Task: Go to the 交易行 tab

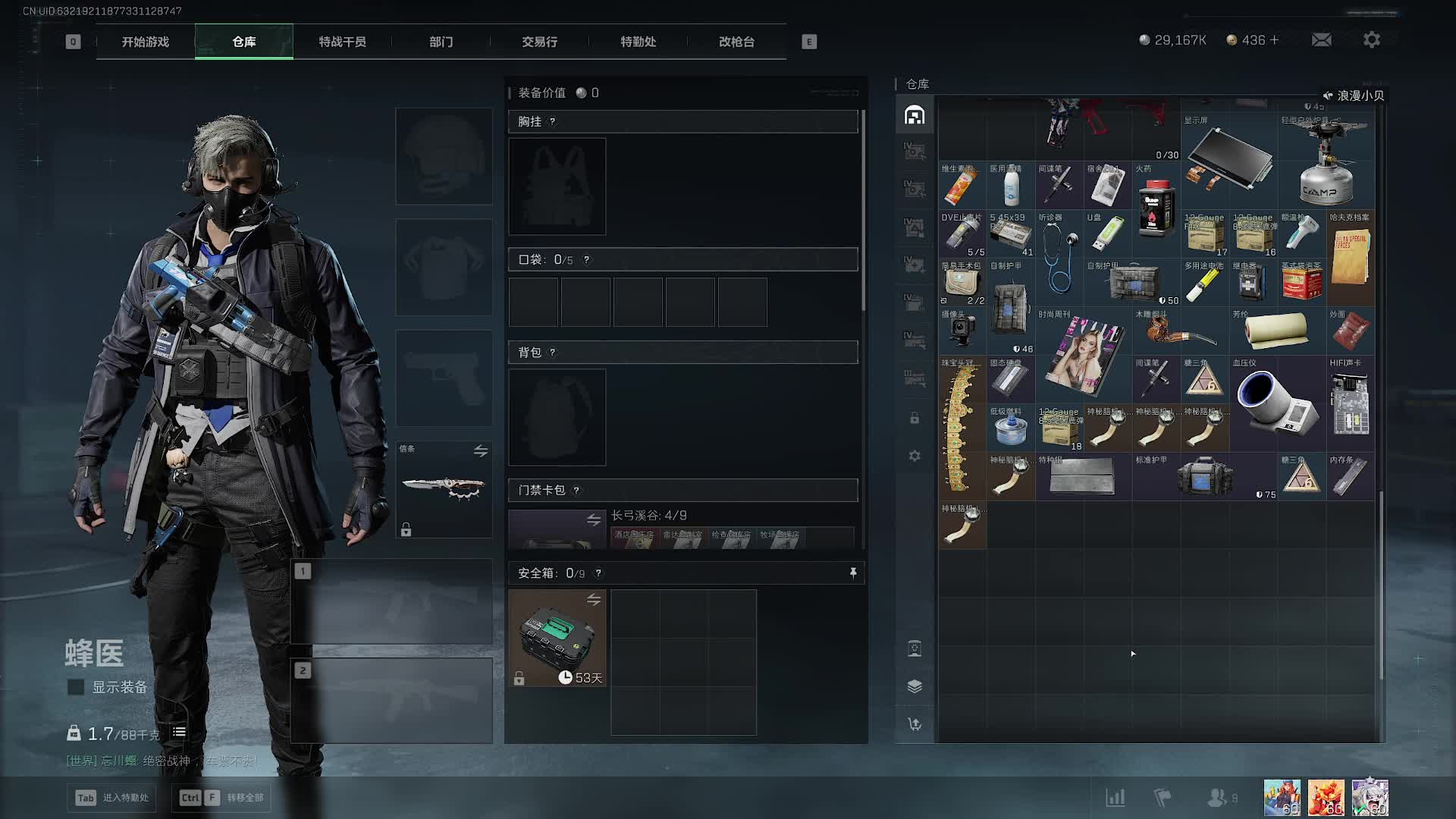Action: pyautogui.click(x=539, y=42)
